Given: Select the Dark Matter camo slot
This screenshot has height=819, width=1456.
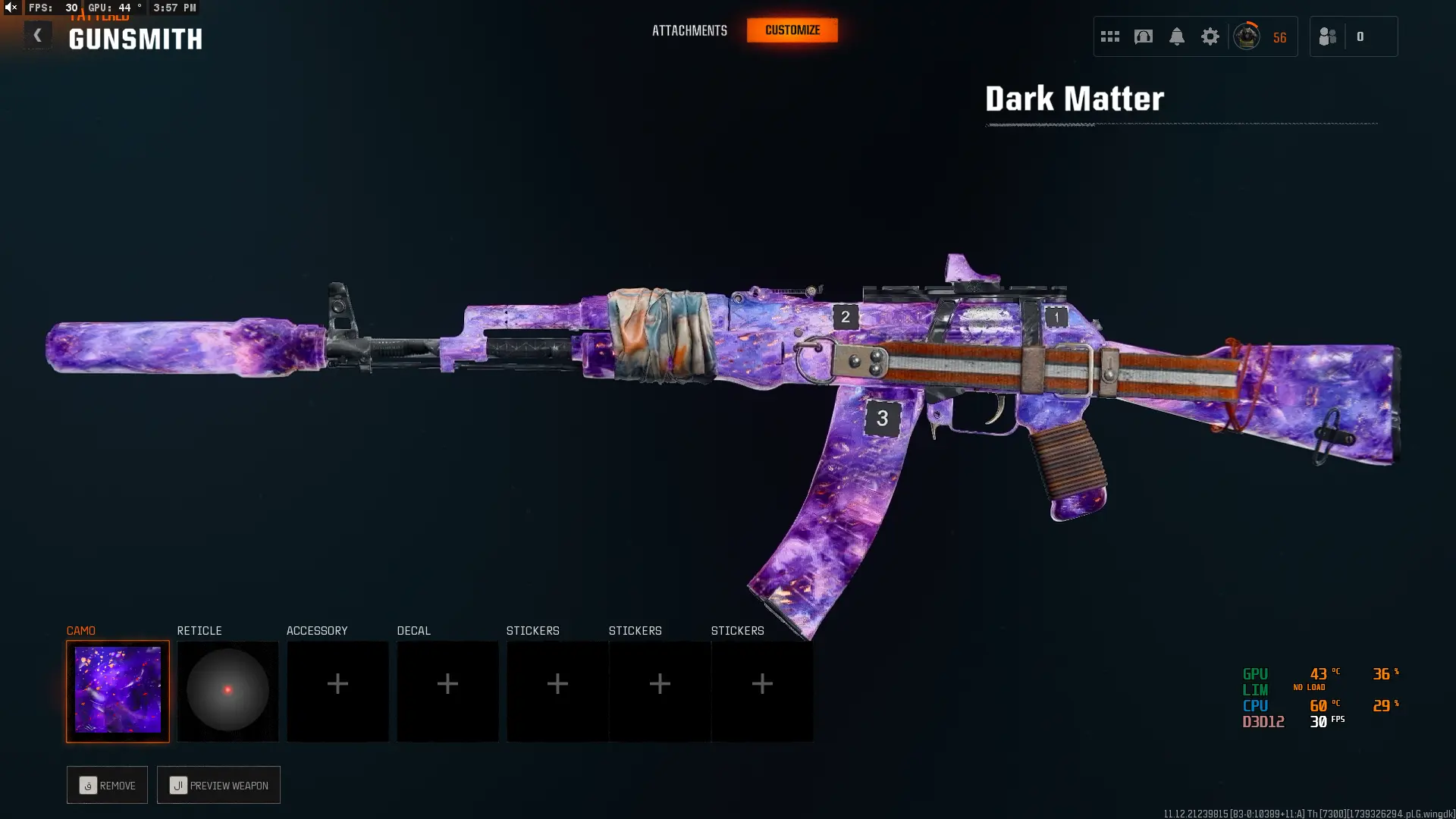Looking at the screenshot, I should point(118,691).
